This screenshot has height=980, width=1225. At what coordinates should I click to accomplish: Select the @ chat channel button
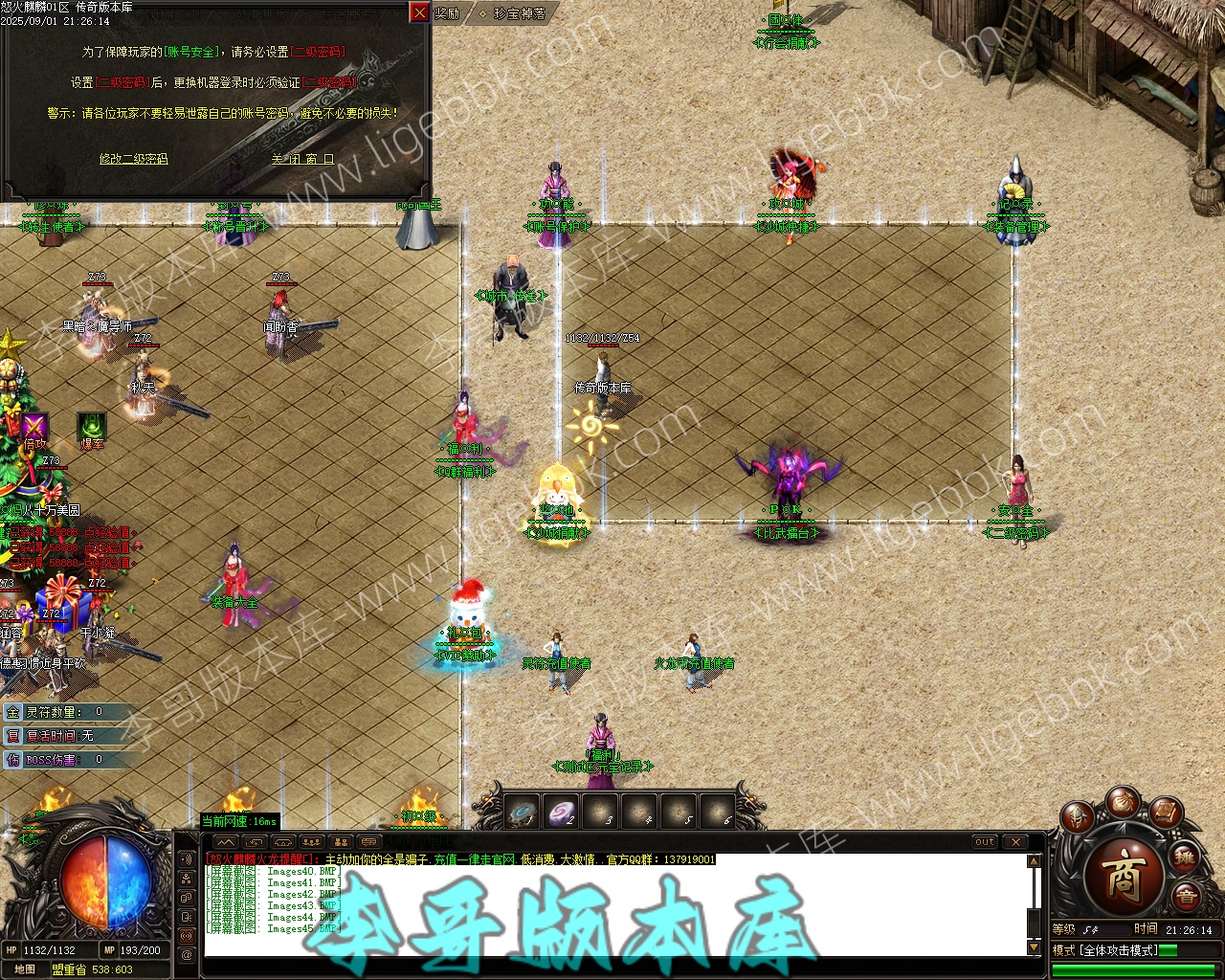tap(187, 954)
